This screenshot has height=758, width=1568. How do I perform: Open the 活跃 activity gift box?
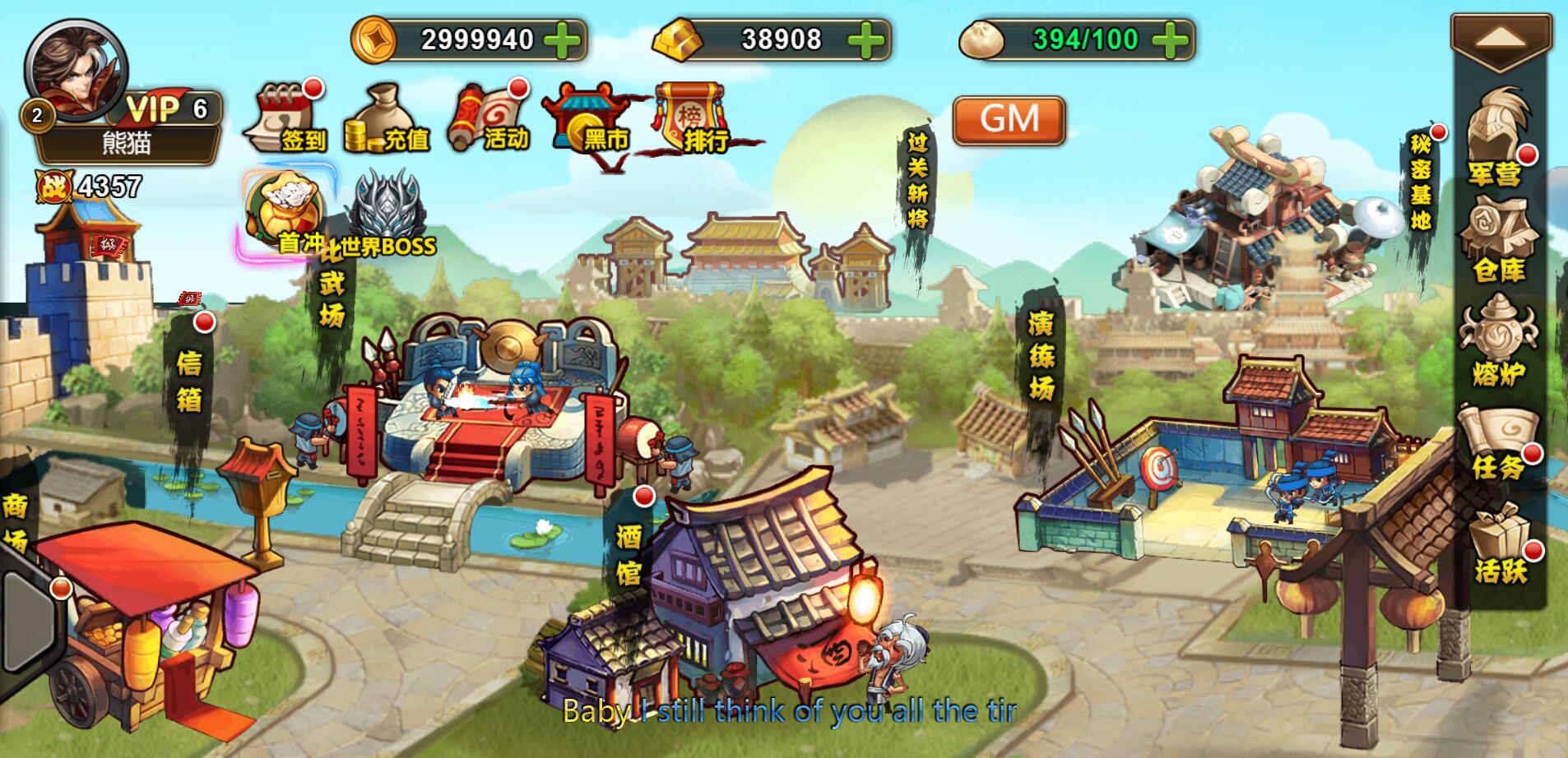(1499, 543)
